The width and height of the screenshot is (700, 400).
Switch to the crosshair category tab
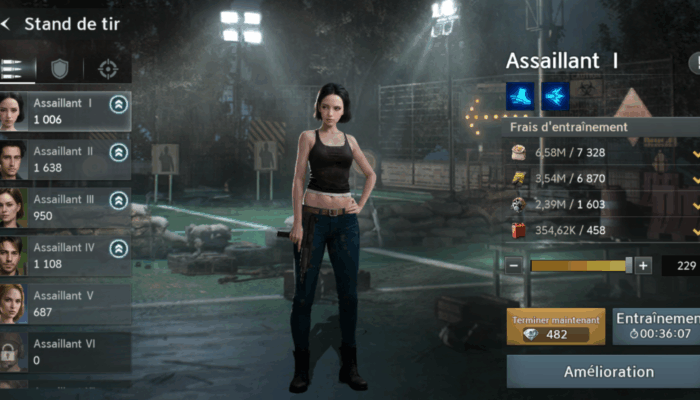(108, 69)
